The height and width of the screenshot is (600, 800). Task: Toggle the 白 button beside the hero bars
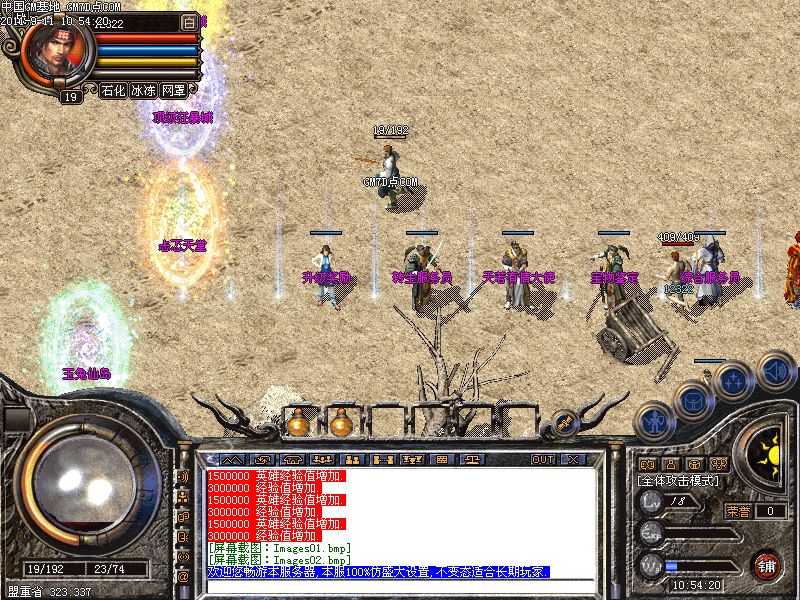pos(190,22)
